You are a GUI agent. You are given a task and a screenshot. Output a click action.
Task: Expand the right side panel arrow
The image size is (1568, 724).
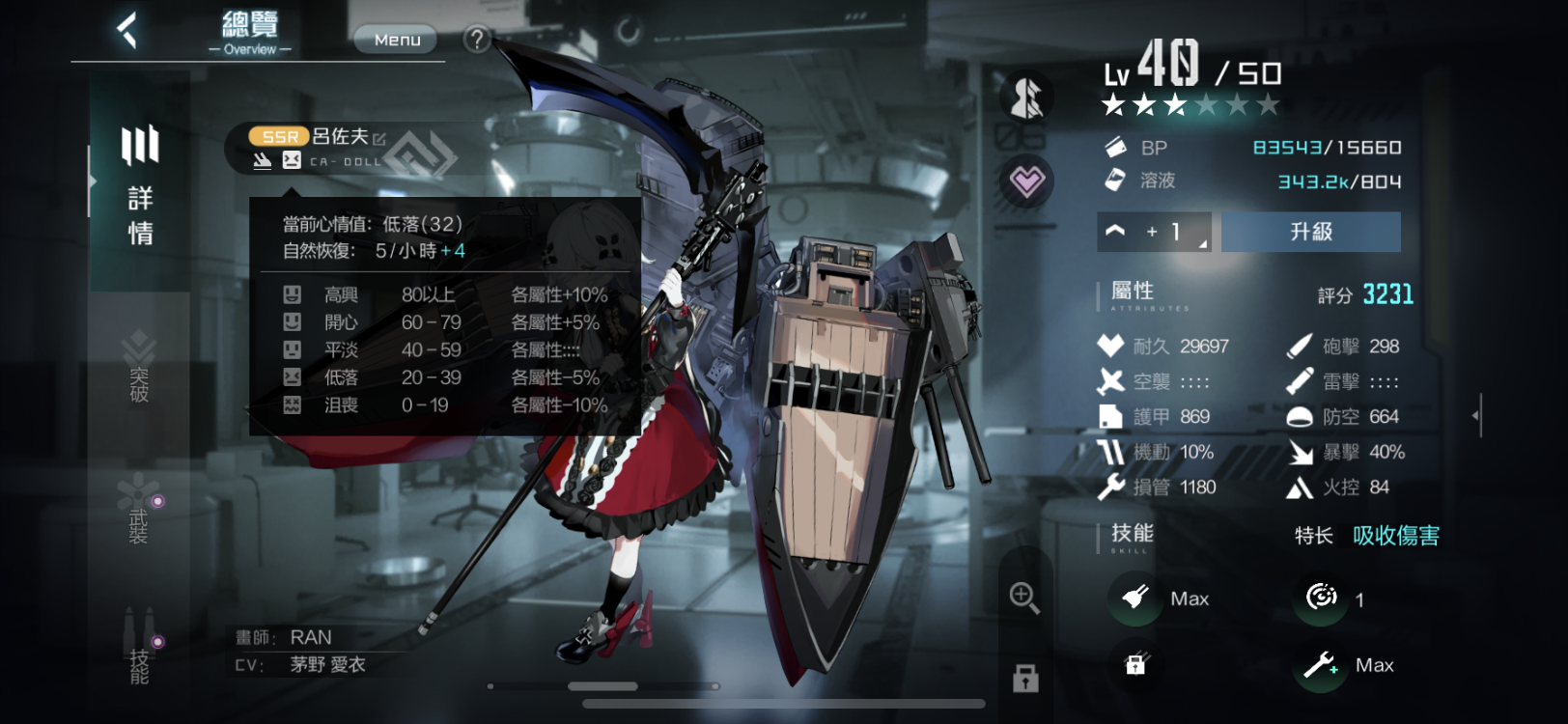1475,416
